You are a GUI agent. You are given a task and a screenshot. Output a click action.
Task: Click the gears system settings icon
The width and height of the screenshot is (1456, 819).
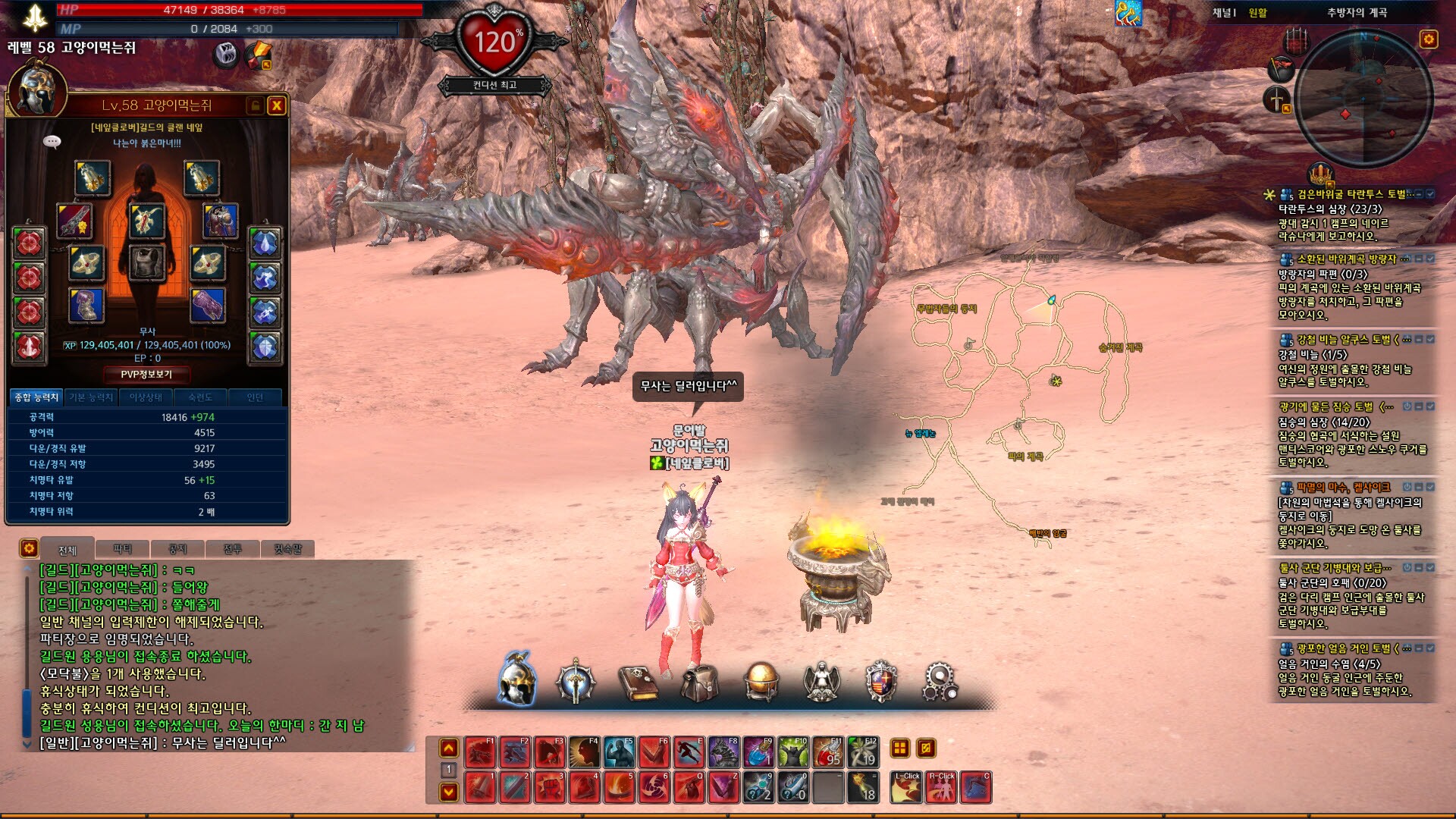(940, 681)
